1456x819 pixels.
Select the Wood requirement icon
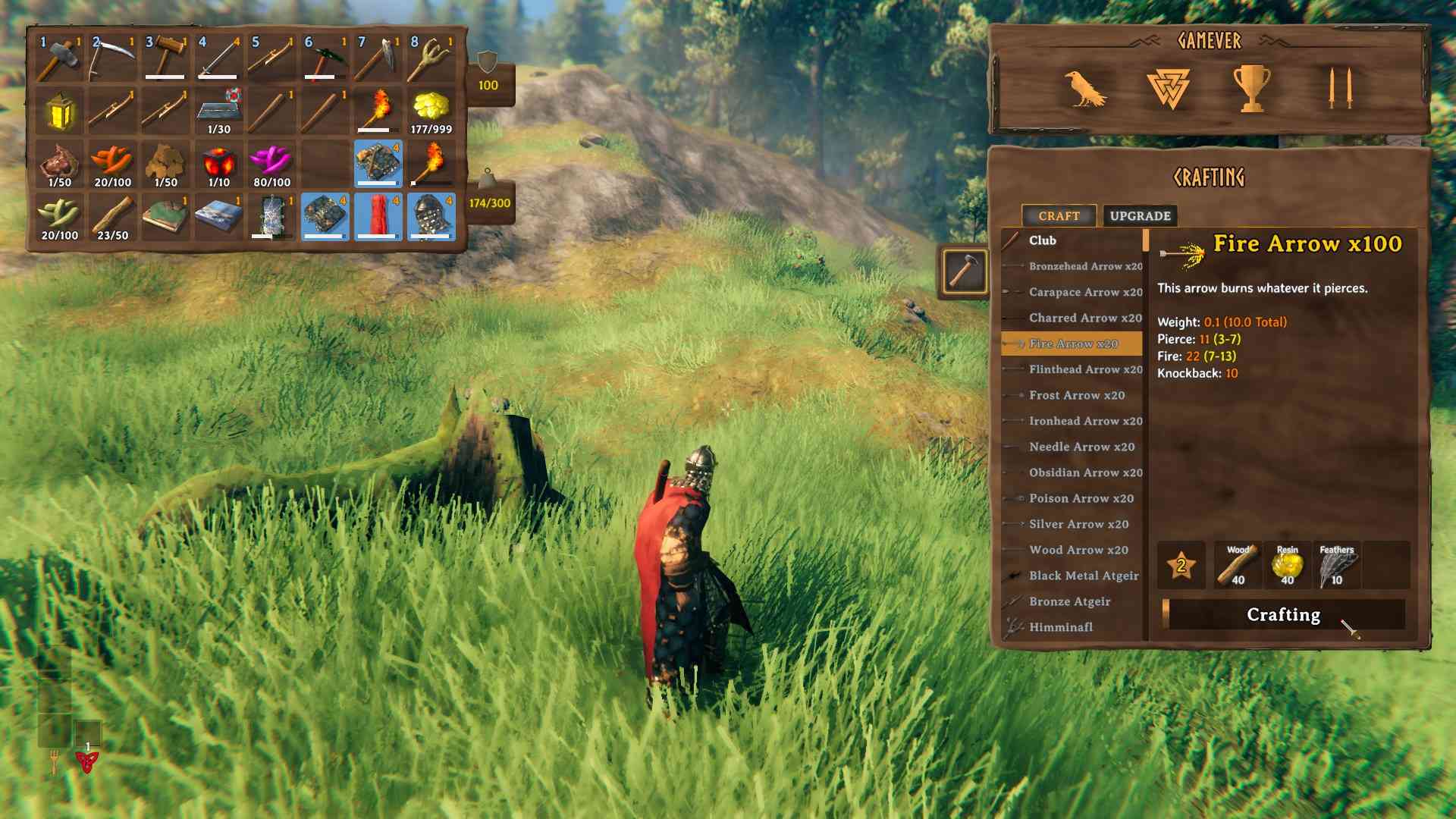[x=1238, y=565]
